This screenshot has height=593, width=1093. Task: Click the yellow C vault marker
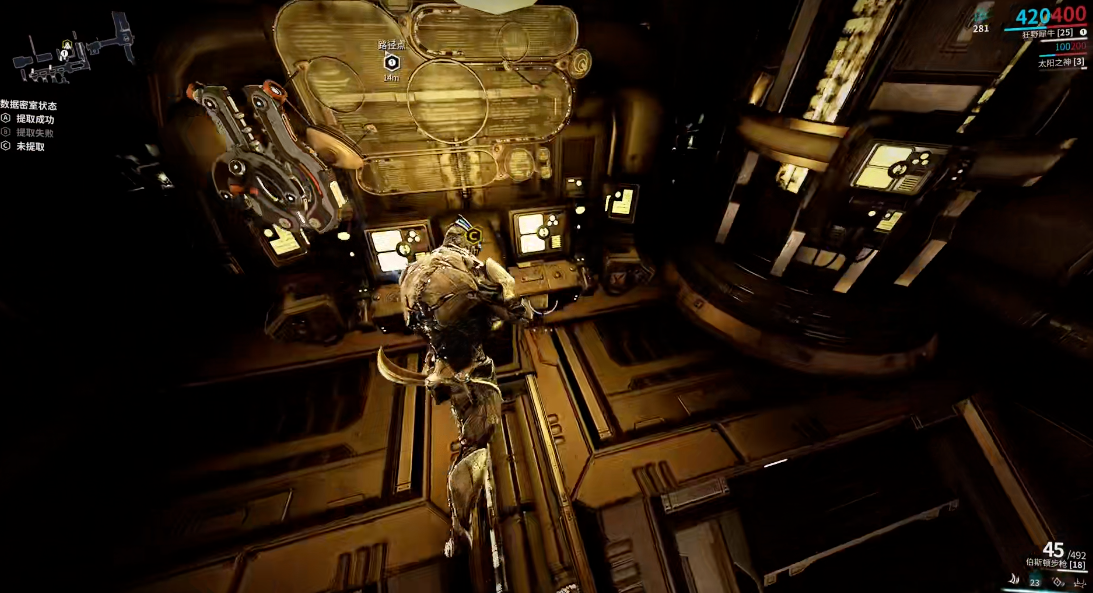pos(472,237)
